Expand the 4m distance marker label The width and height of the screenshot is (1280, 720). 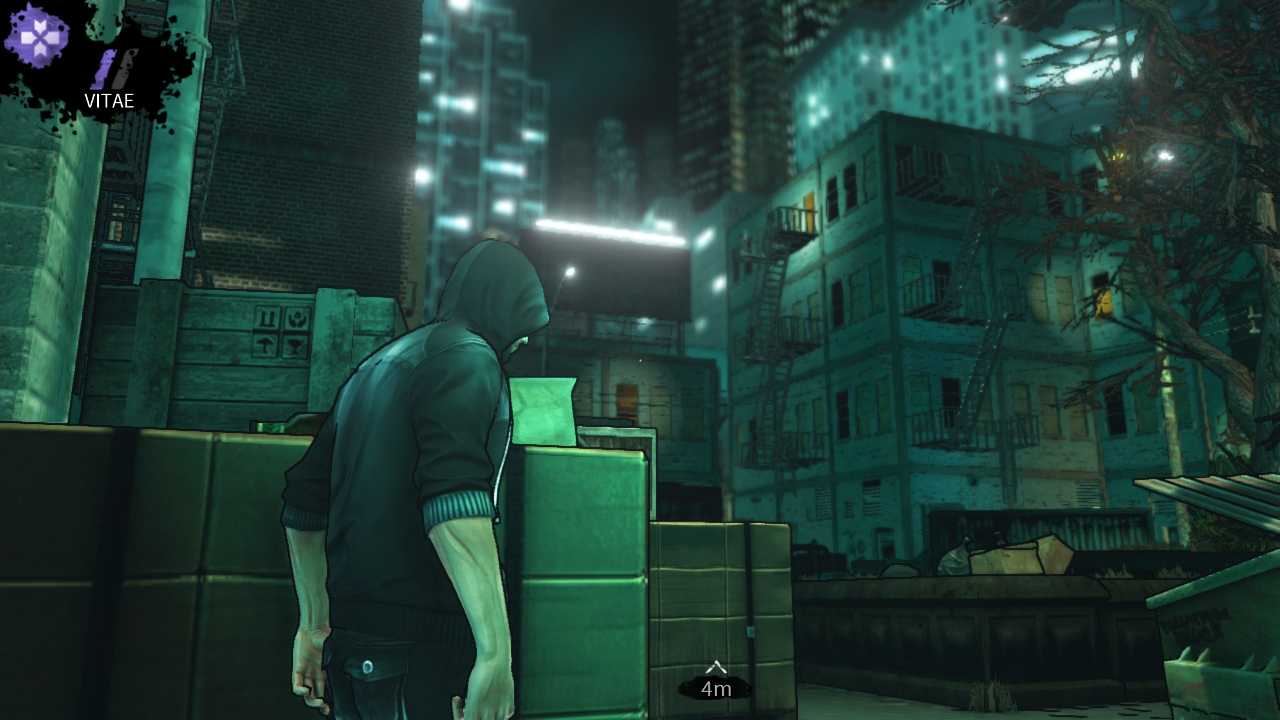(x=716, y=688)
